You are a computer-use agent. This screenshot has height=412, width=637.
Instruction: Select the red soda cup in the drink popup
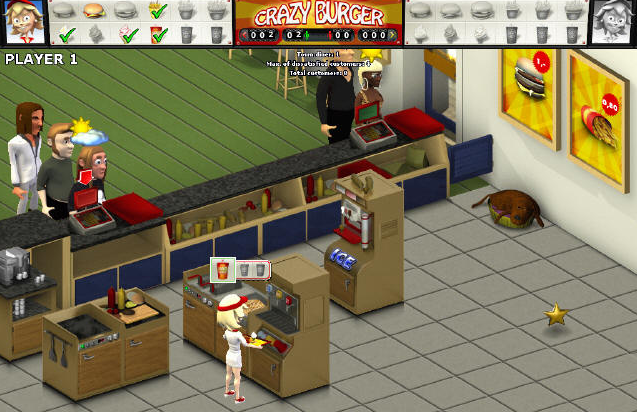(x=222, y=269)
